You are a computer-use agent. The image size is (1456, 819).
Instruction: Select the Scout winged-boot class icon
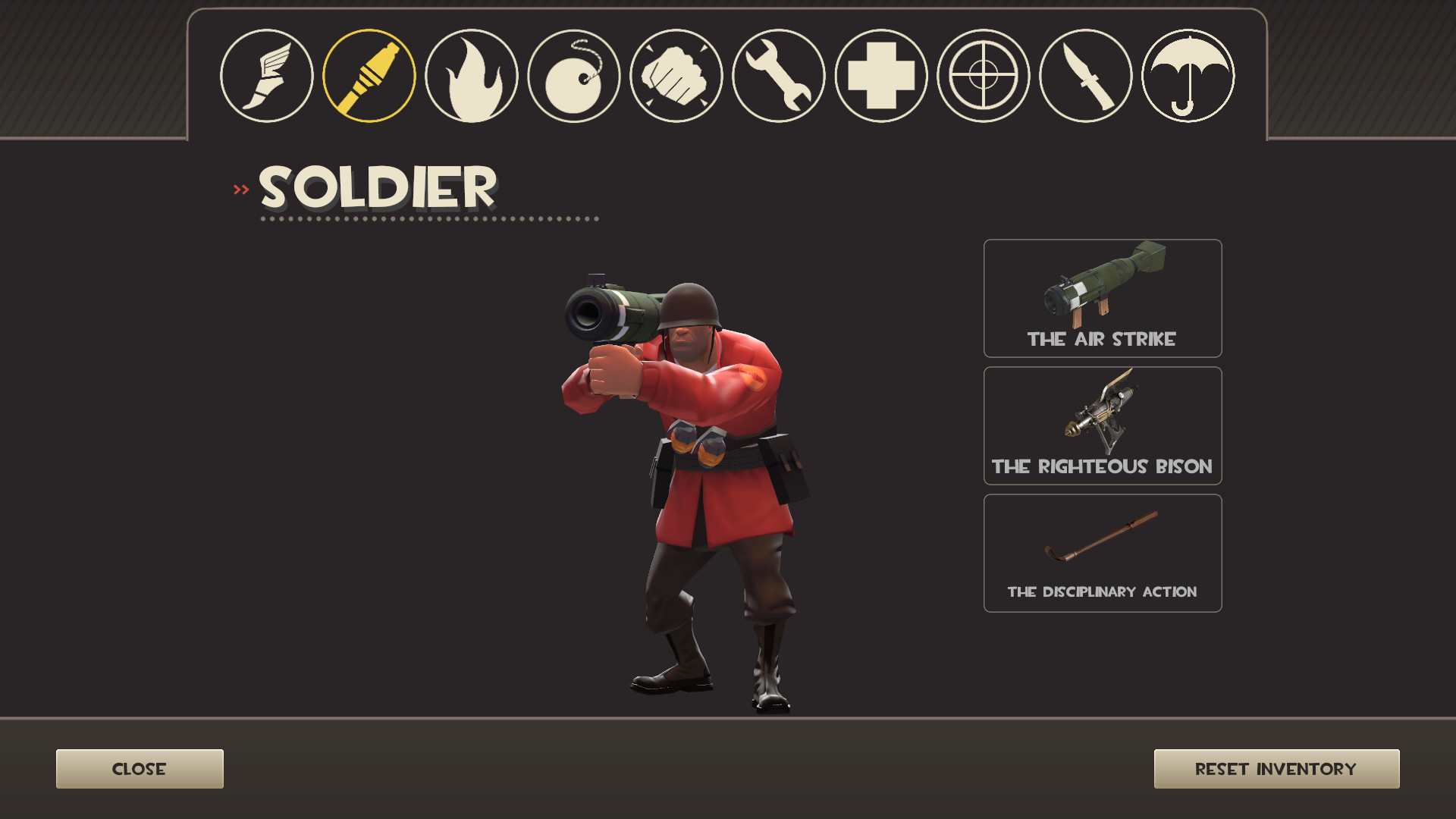tap(265, 76)
